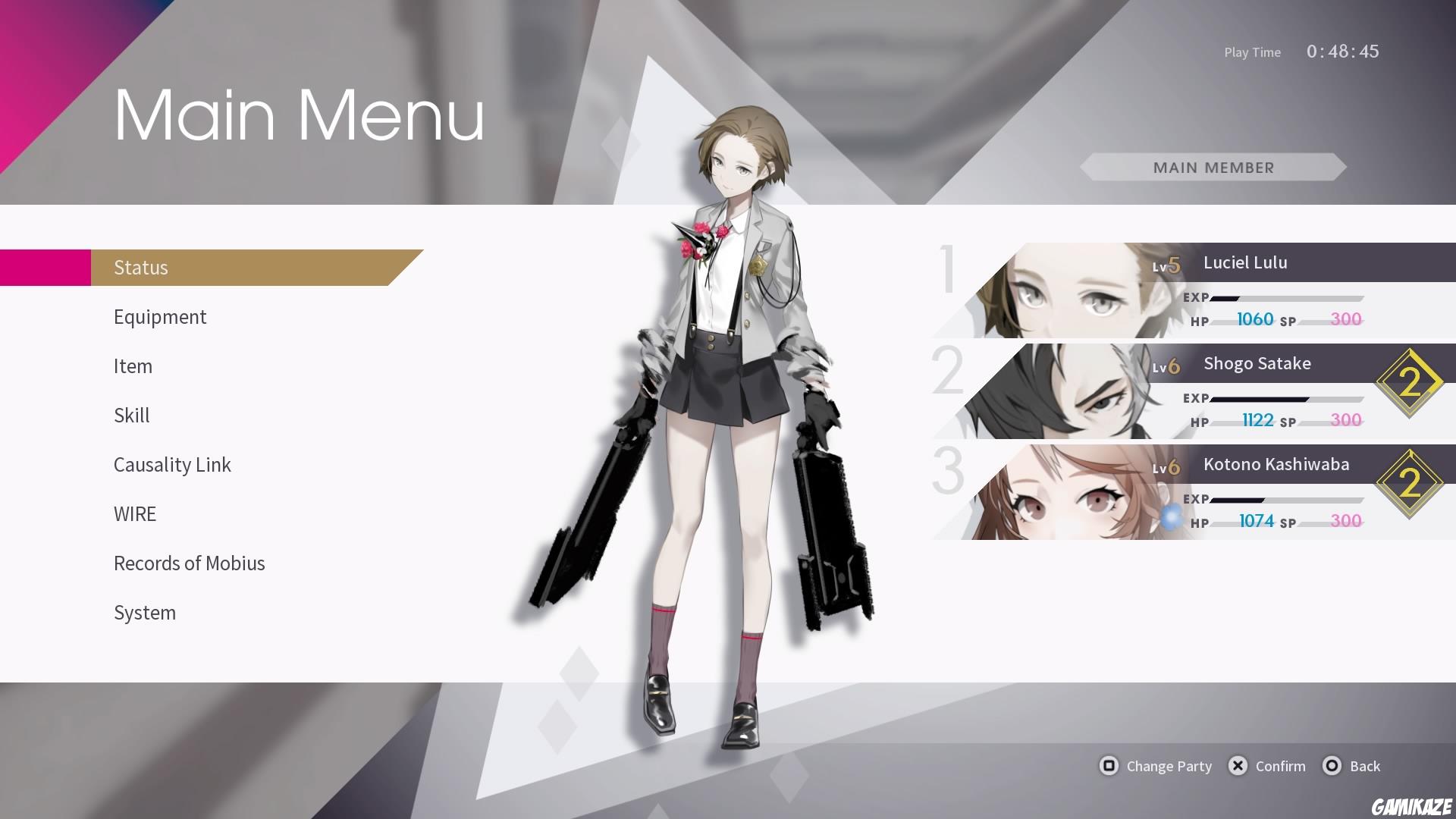This screenshot has width=1456, height=819.
Task: Open Records of Mobius
Action: (x=189, y=563)
